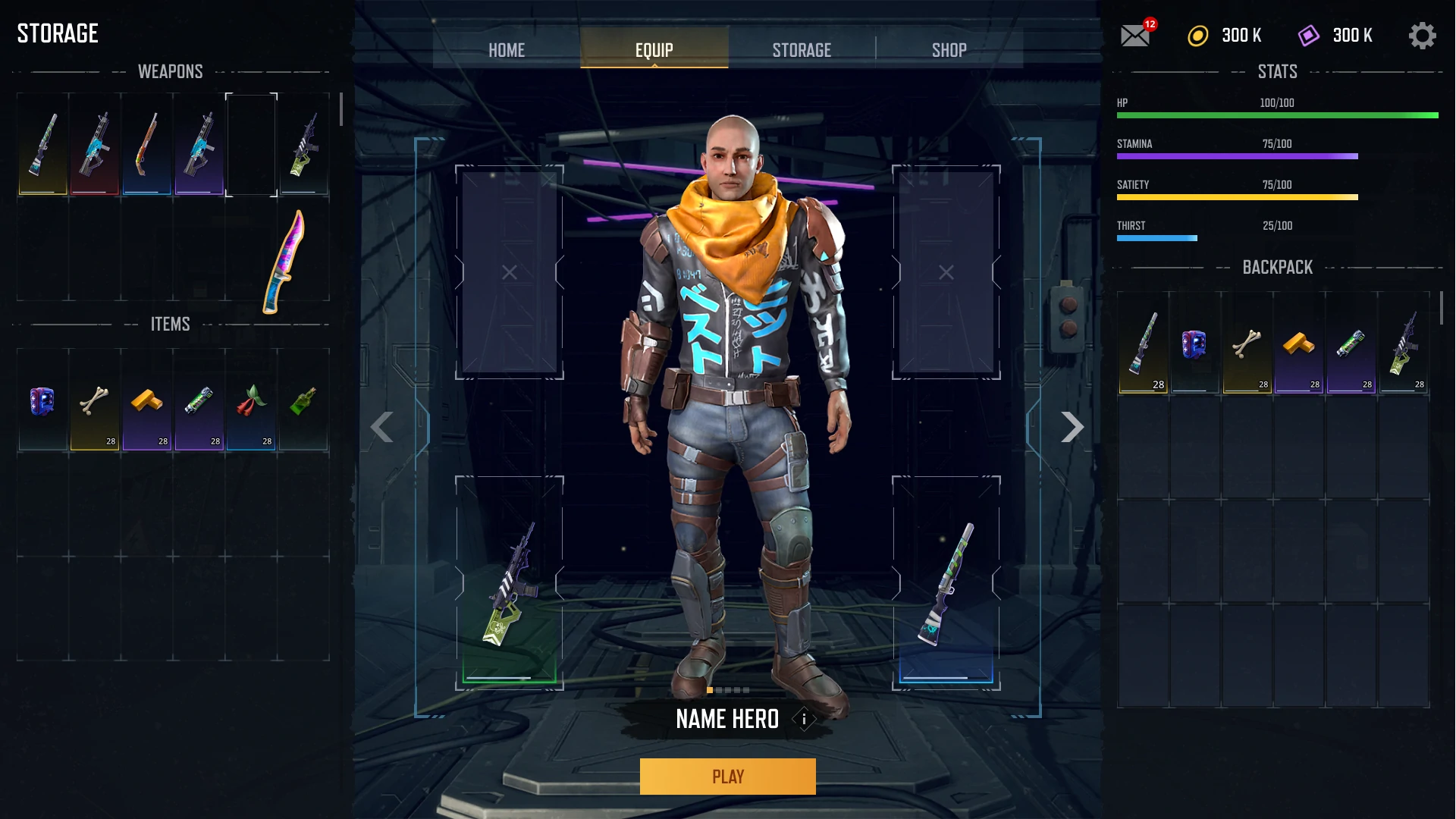Select the bone item in storage items
The width and height of the screenshot is (1456, 819).
point(95,401)
